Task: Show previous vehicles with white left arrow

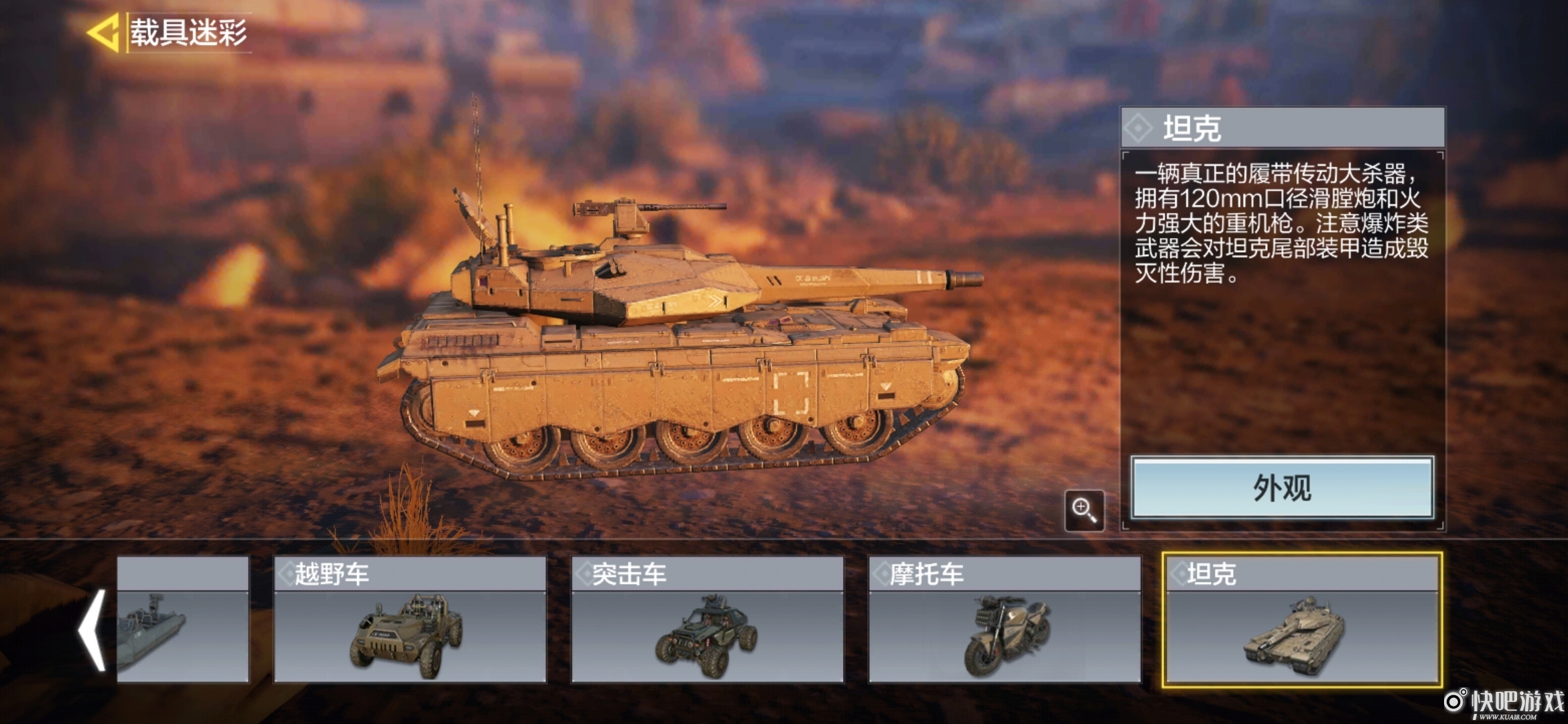Action: 92,630
